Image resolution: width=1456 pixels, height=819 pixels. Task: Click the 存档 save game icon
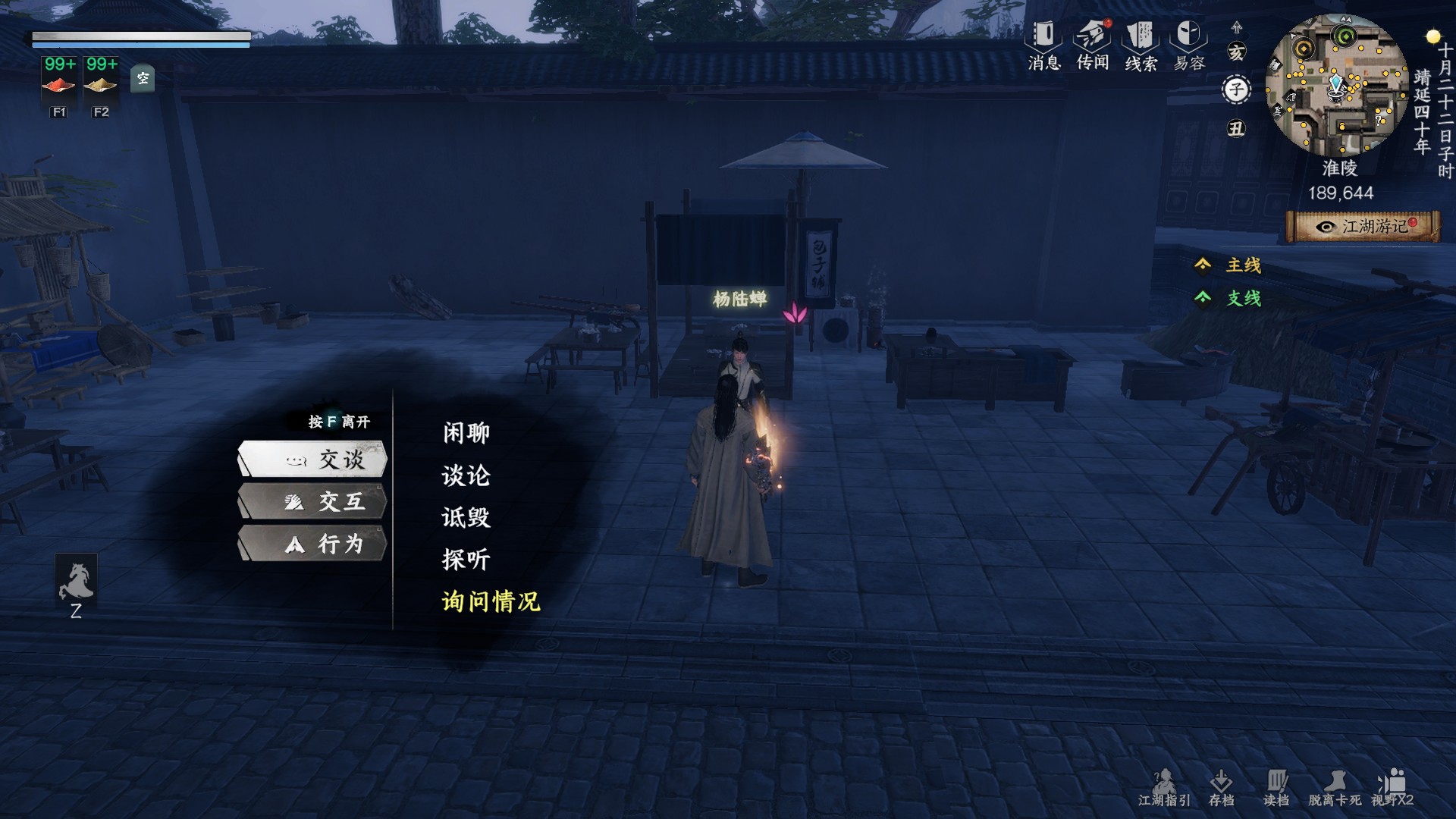[1221, 787]
